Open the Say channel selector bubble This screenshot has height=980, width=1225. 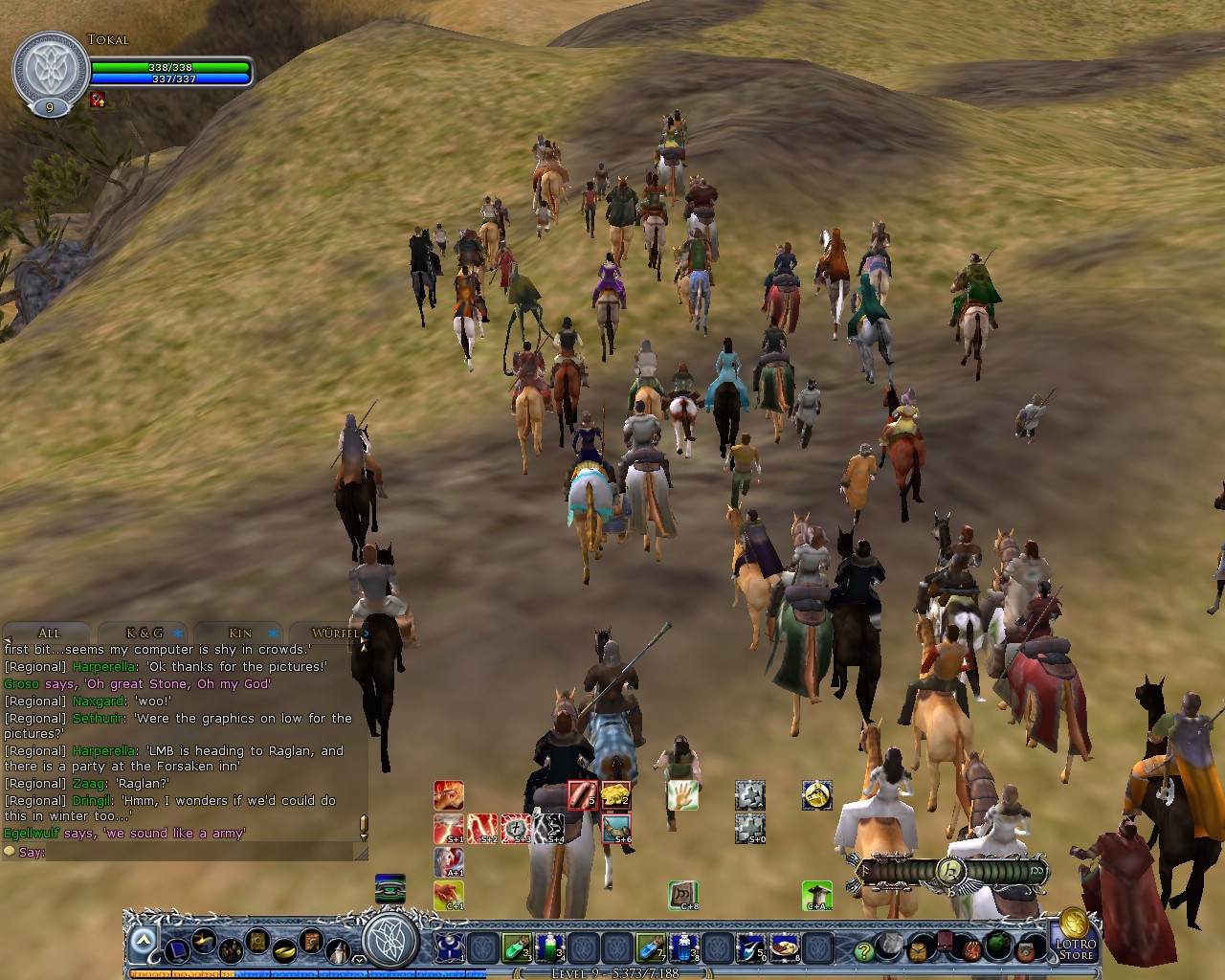[x=11, y=852]
